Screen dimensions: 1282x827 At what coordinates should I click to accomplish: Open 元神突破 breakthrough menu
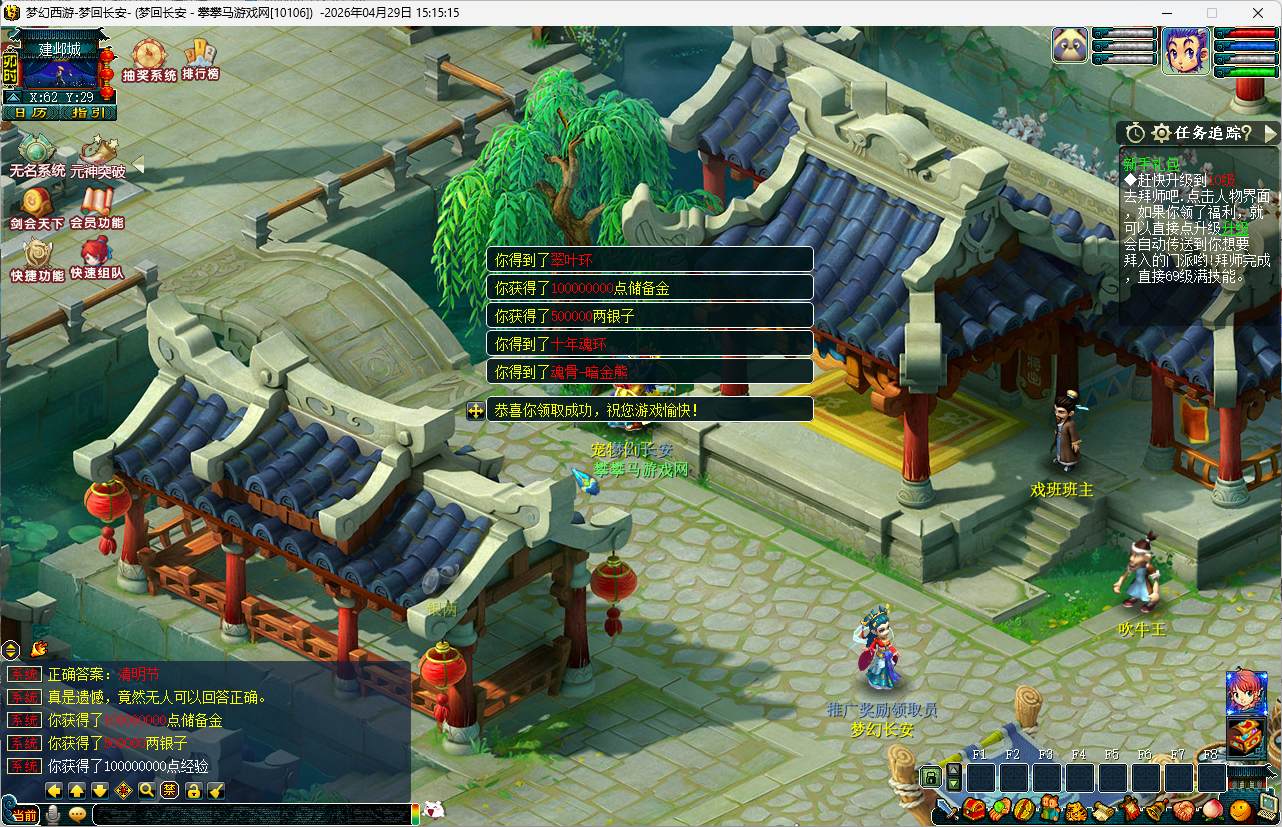pos(98,154)
